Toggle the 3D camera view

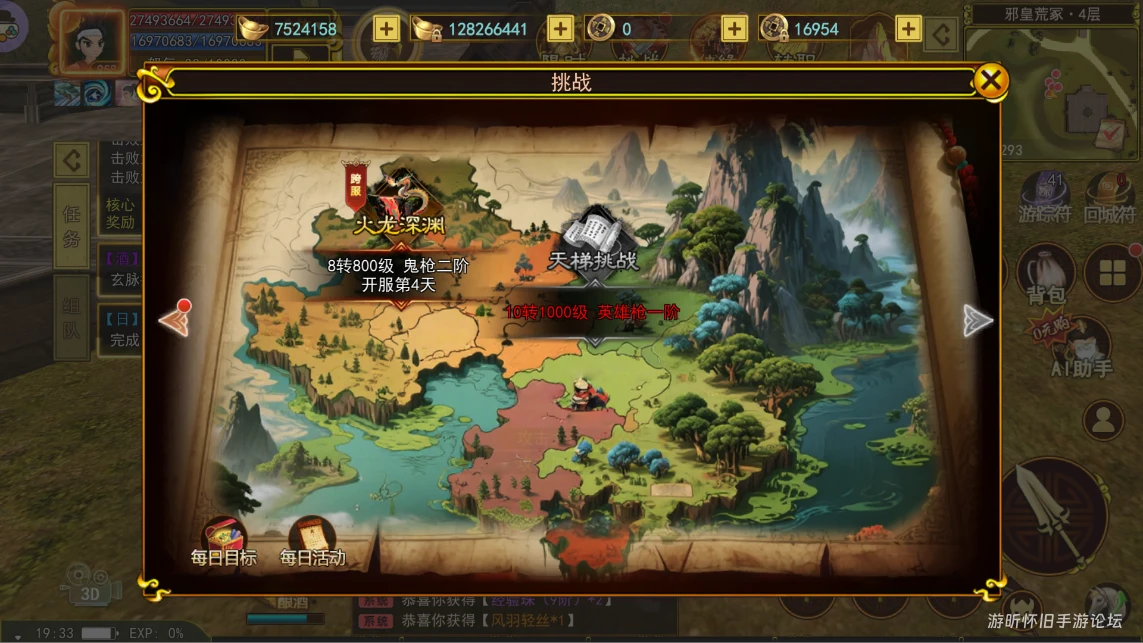tap(90, 584)
